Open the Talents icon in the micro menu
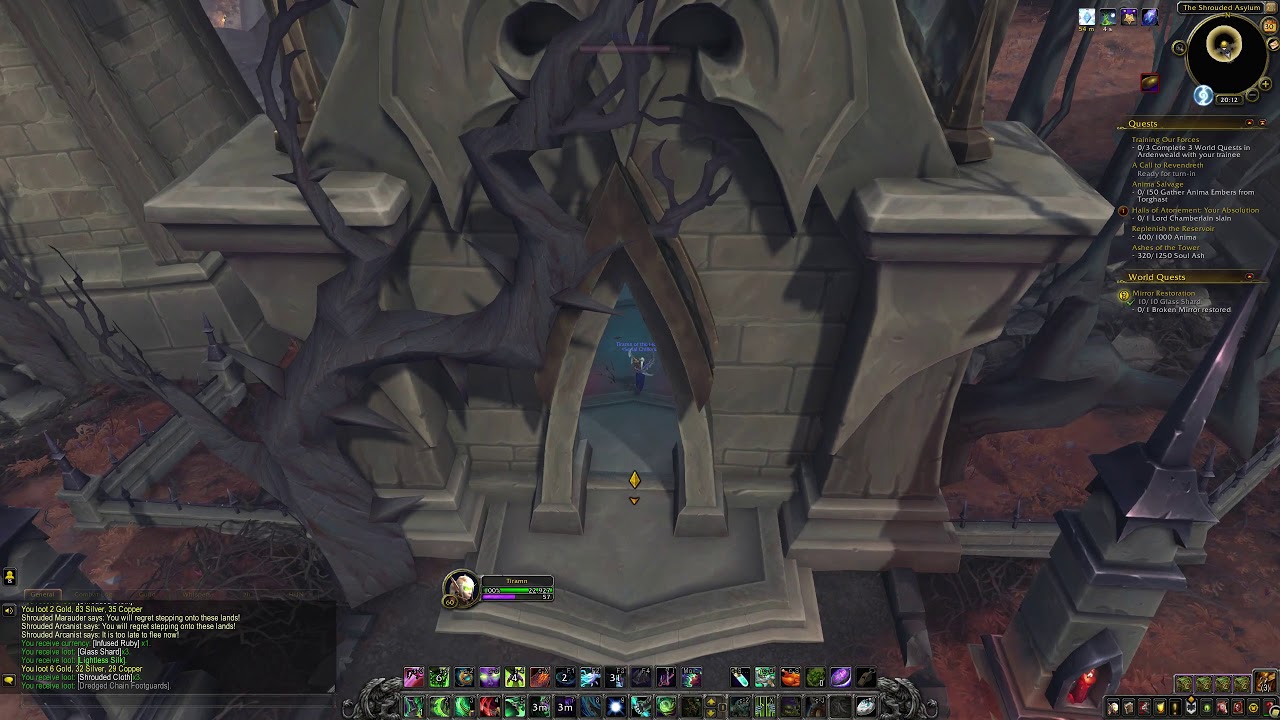The image size is (1280, 720). (1145, 707)
